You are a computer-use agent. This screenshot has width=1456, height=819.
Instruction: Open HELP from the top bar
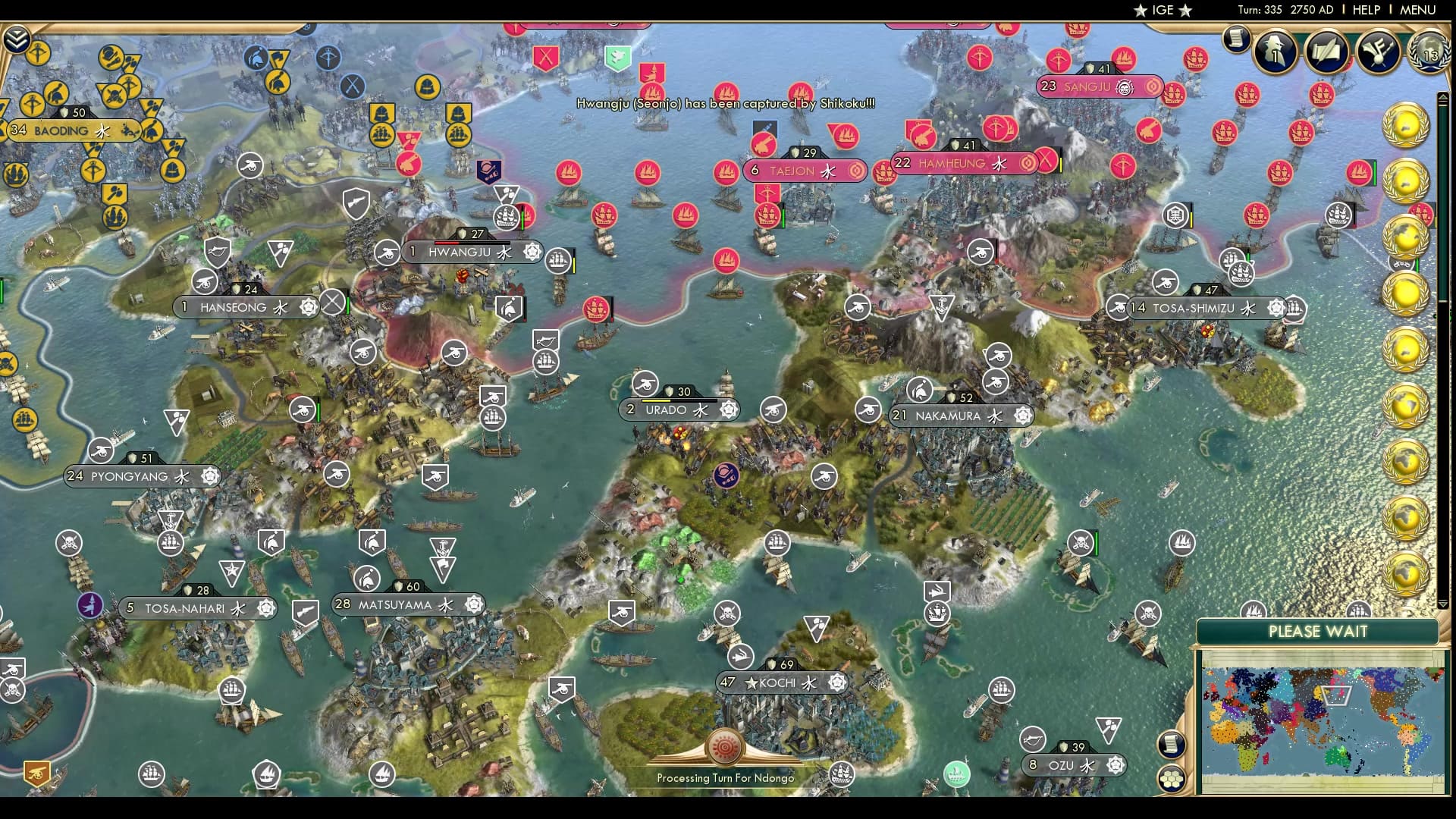pos(1365,10)
